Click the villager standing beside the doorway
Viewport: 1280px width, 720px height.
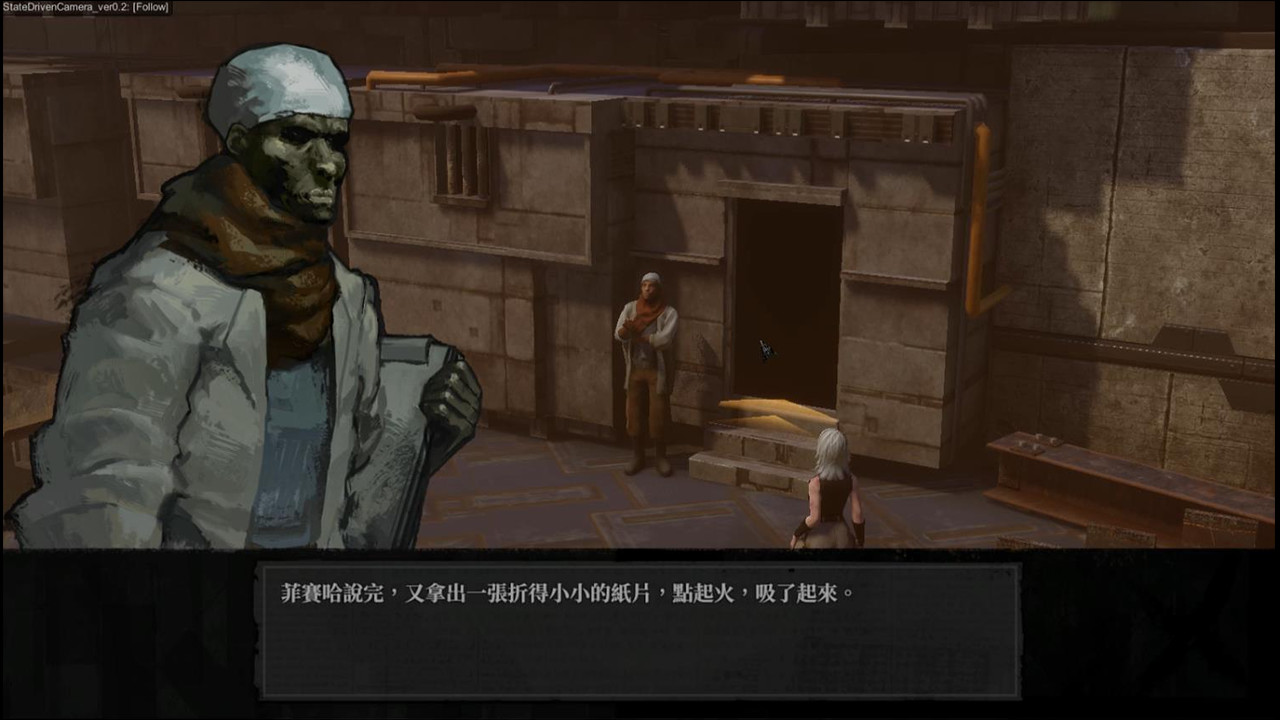[x=645, y=360]
